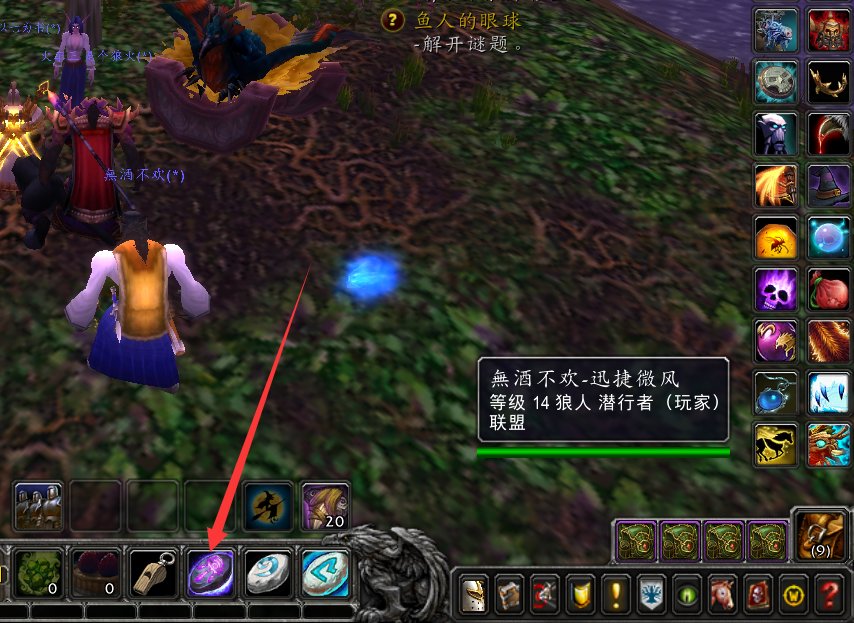Activate the blue arrow rune stone

(324, 574)
